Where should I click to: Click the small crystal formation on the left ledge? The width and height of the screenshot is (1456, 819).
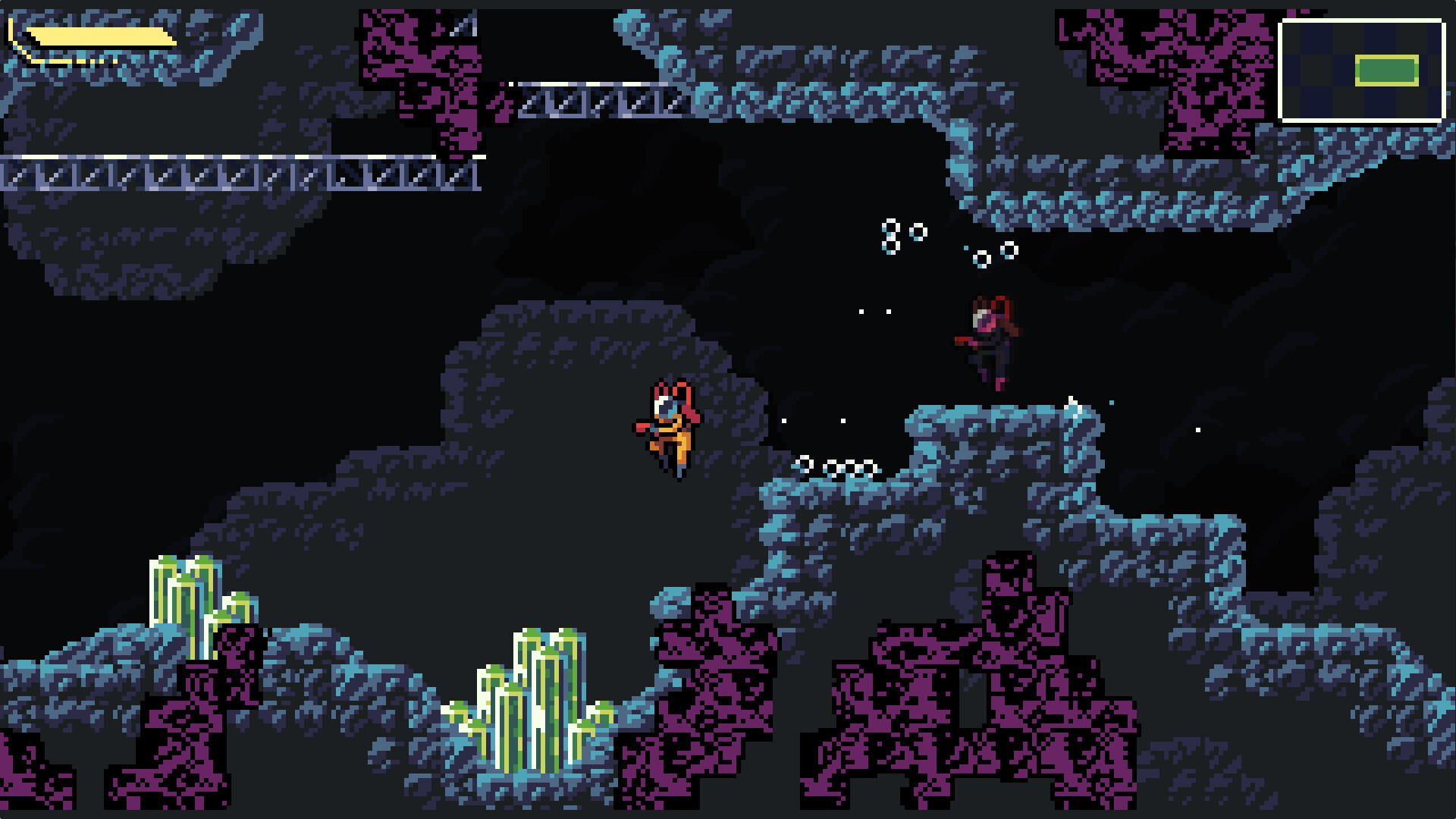pyautogui.click(x=193, y=607)
